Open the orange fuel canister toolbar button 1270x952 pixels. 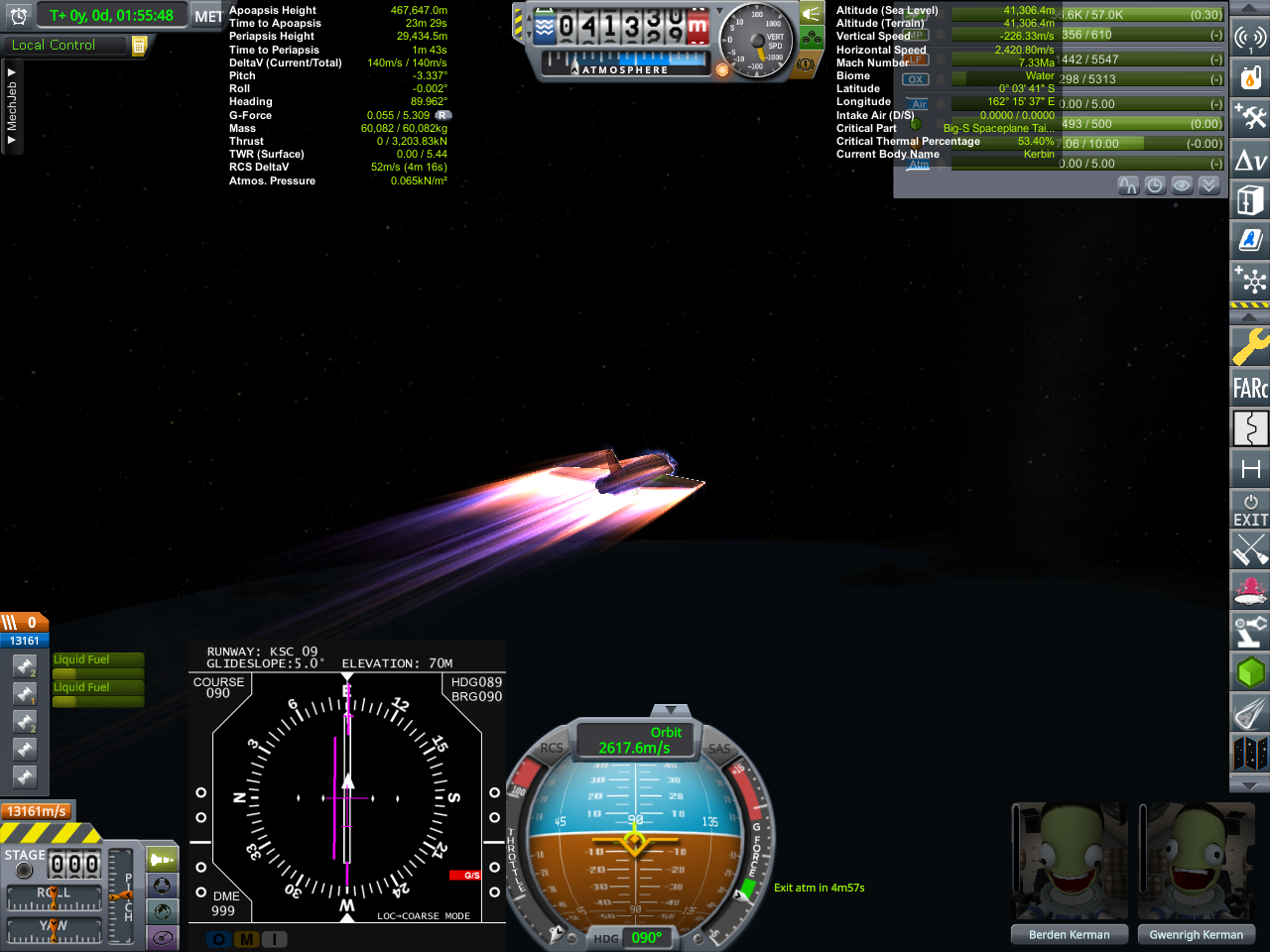(1250, 77)
